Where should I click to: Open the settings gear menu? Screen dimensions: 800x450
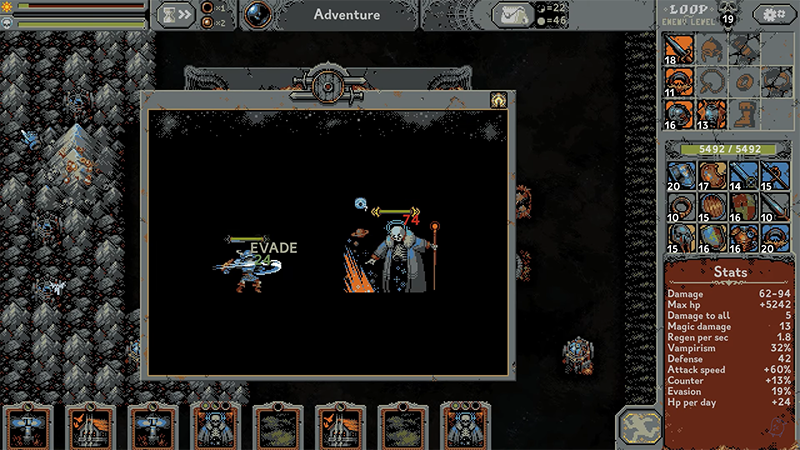772,15
